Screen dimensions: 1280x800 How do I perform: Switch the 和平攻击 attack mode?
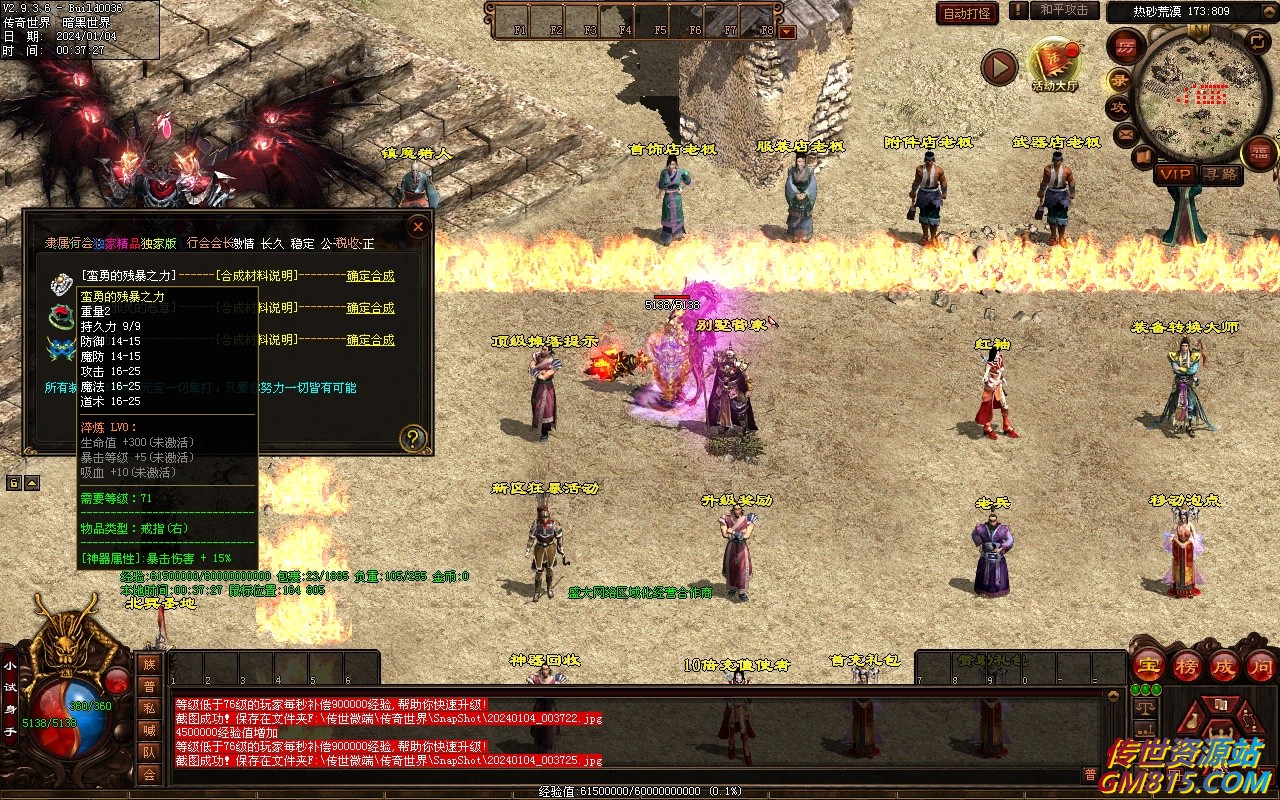pos(1063,10)
